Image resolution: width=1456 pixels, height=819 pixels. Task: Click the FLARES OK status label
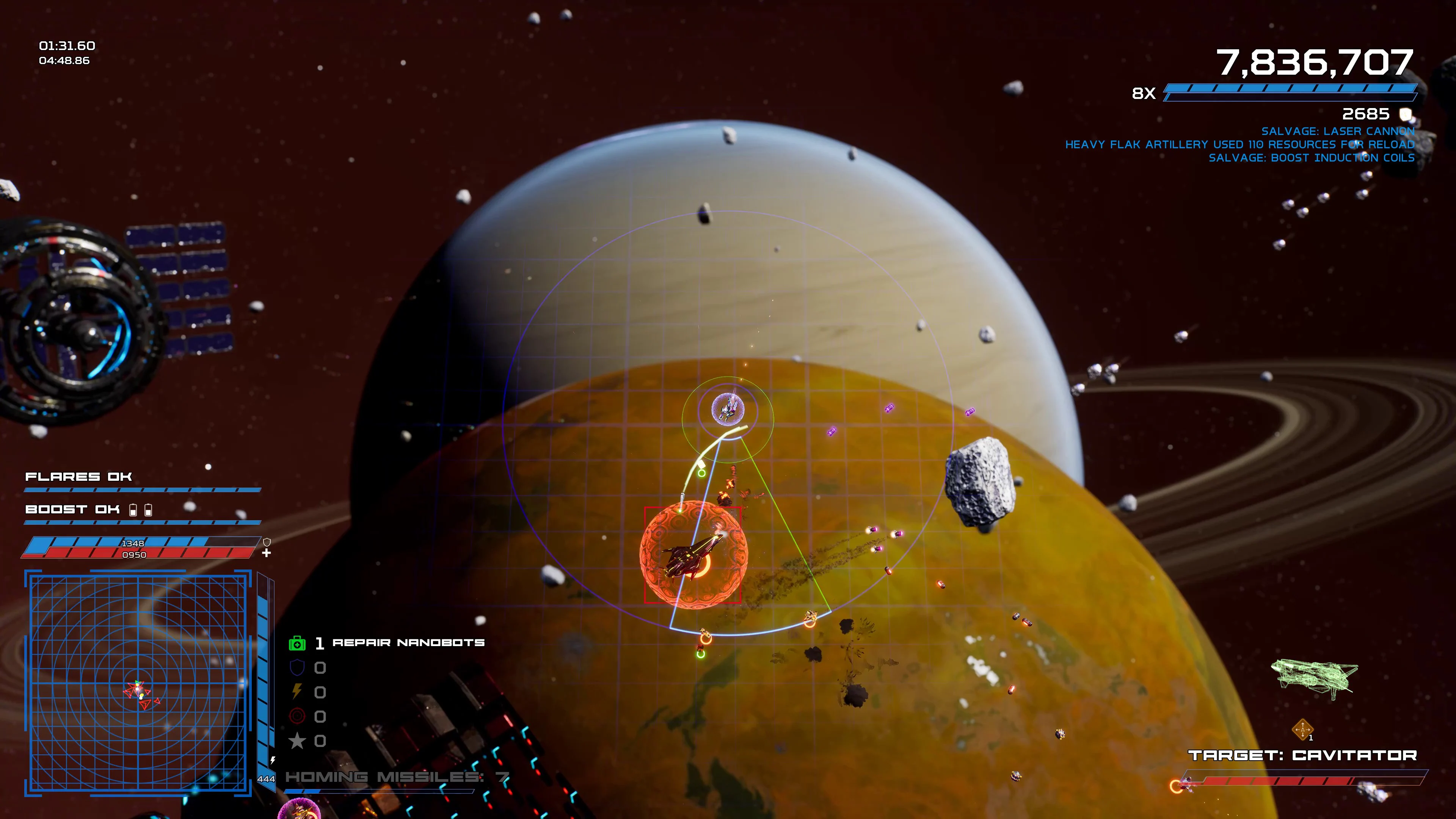[x=79, y=477]
